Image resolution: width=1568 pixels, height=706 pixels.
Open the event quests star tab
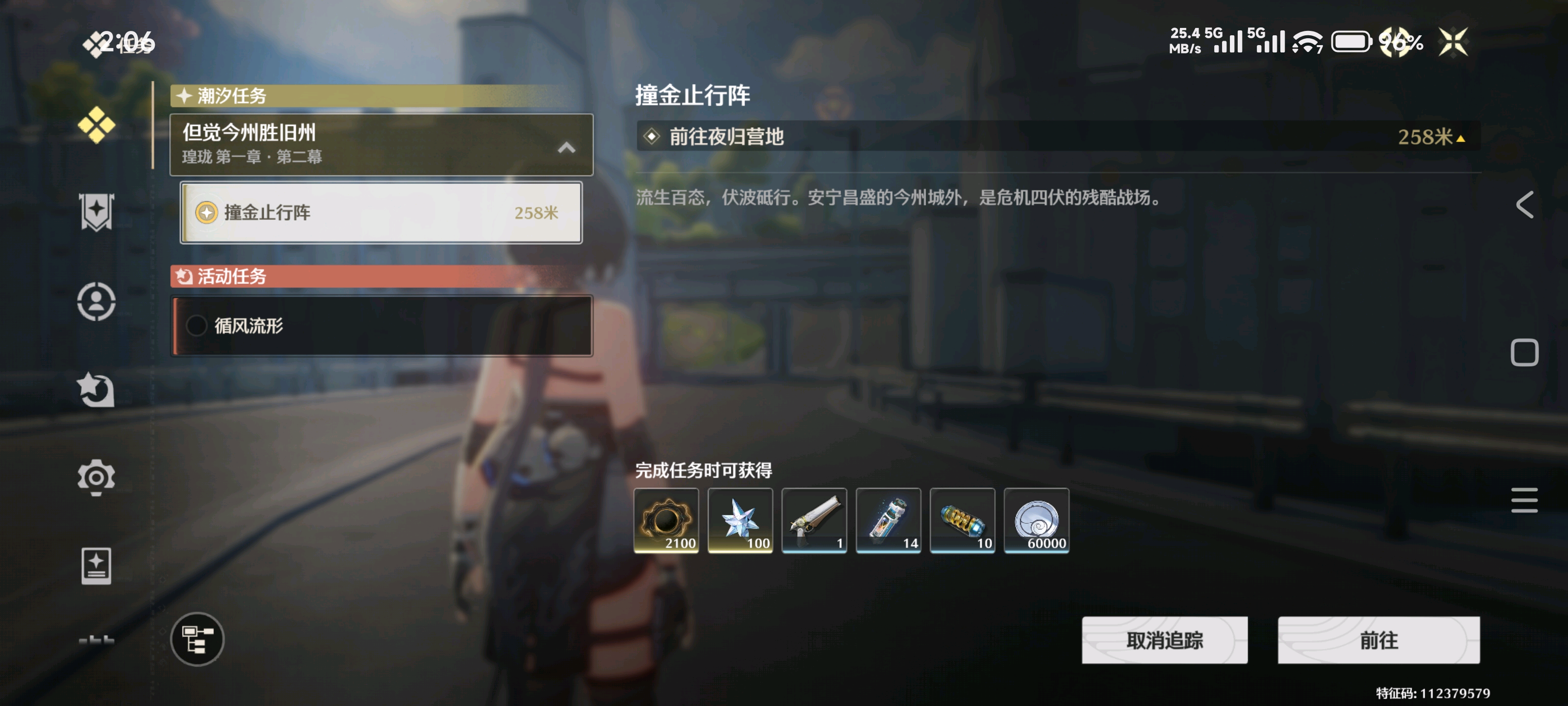click(96, 389)
